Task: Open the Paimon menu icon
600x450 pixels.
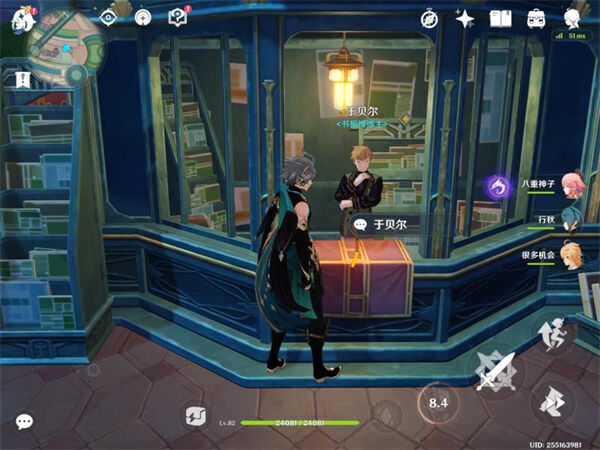Action: coord(17,17)
